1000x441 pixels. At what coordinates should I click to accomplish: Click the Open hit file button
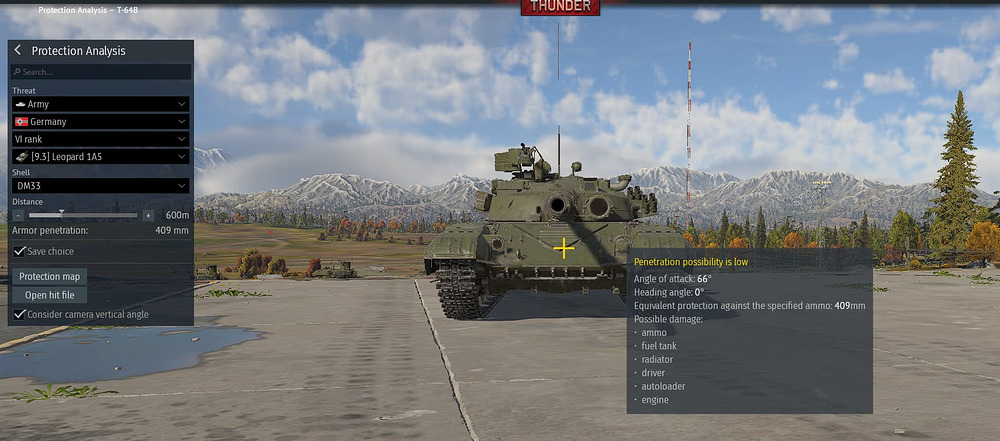[x=50, y=295]
